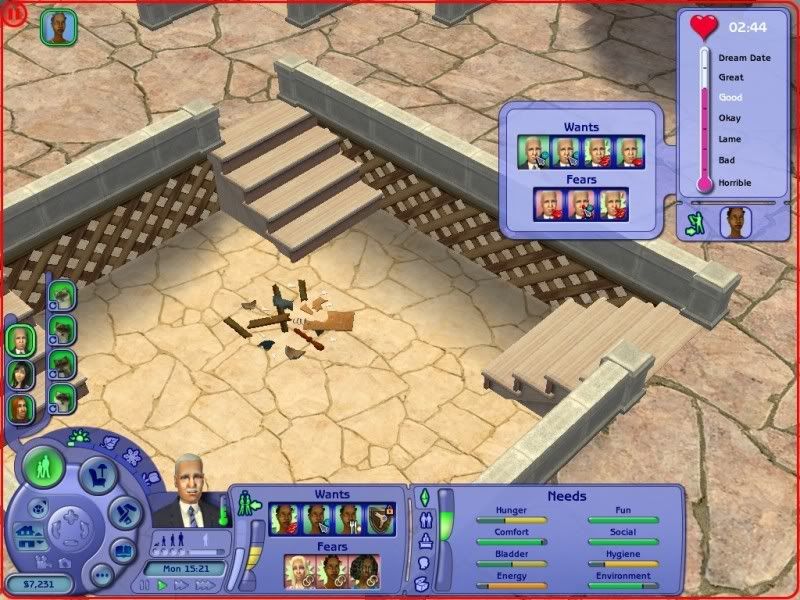The width and height of the screenshot is (800, 600).
Task: Click the first want in the Wants panel
Action: [x=286, y=520]
